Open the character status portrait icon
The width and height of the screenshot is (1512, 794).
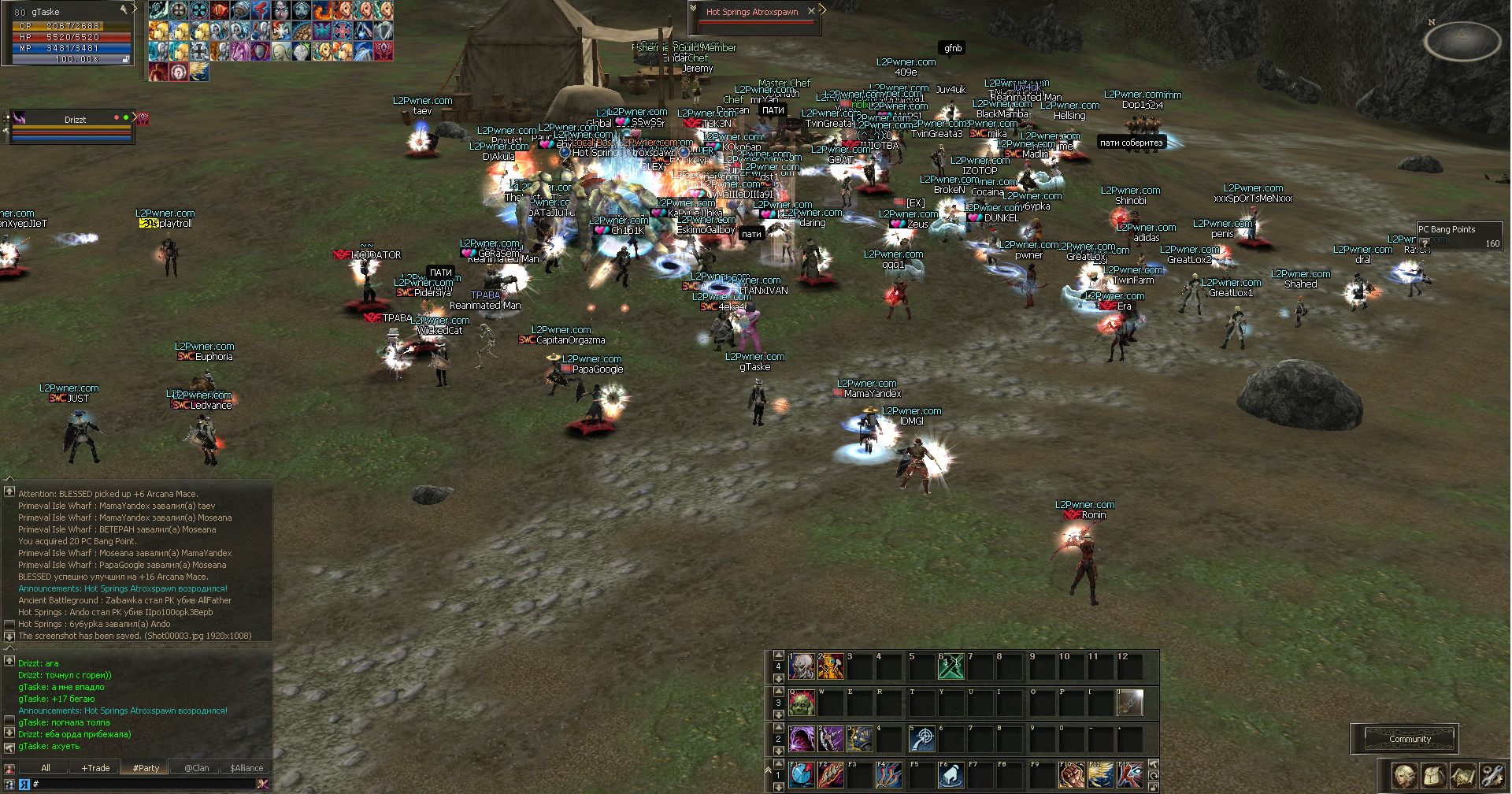pos(1403,776)
